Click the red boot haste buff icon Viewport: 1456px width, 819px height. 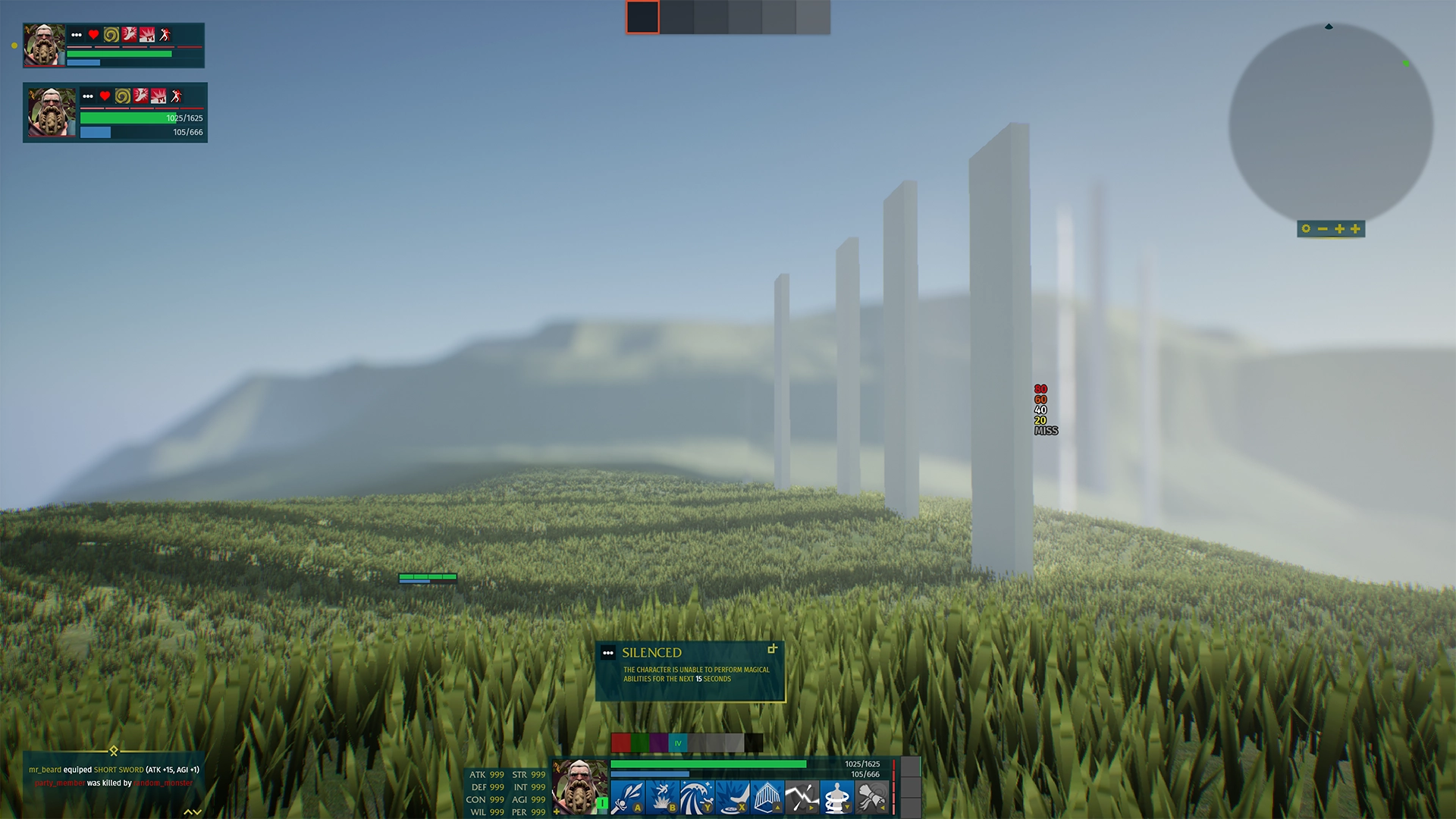point(130,35)
